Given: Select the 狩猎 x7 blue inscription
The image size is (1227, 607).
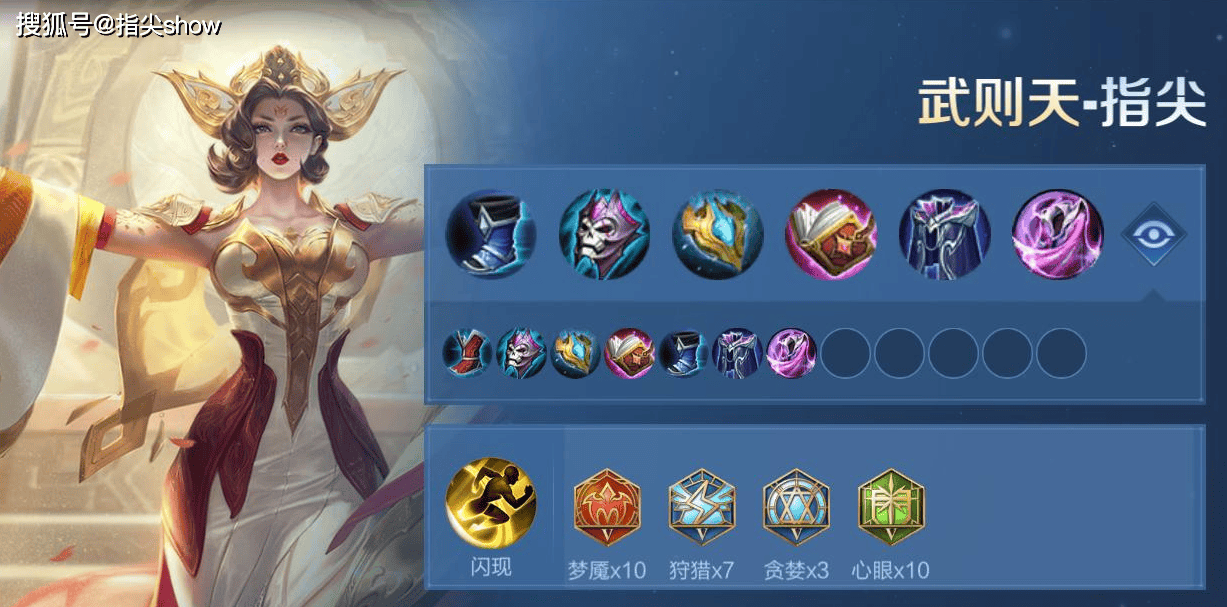Looking at the screenshot, I should (702, 507).
